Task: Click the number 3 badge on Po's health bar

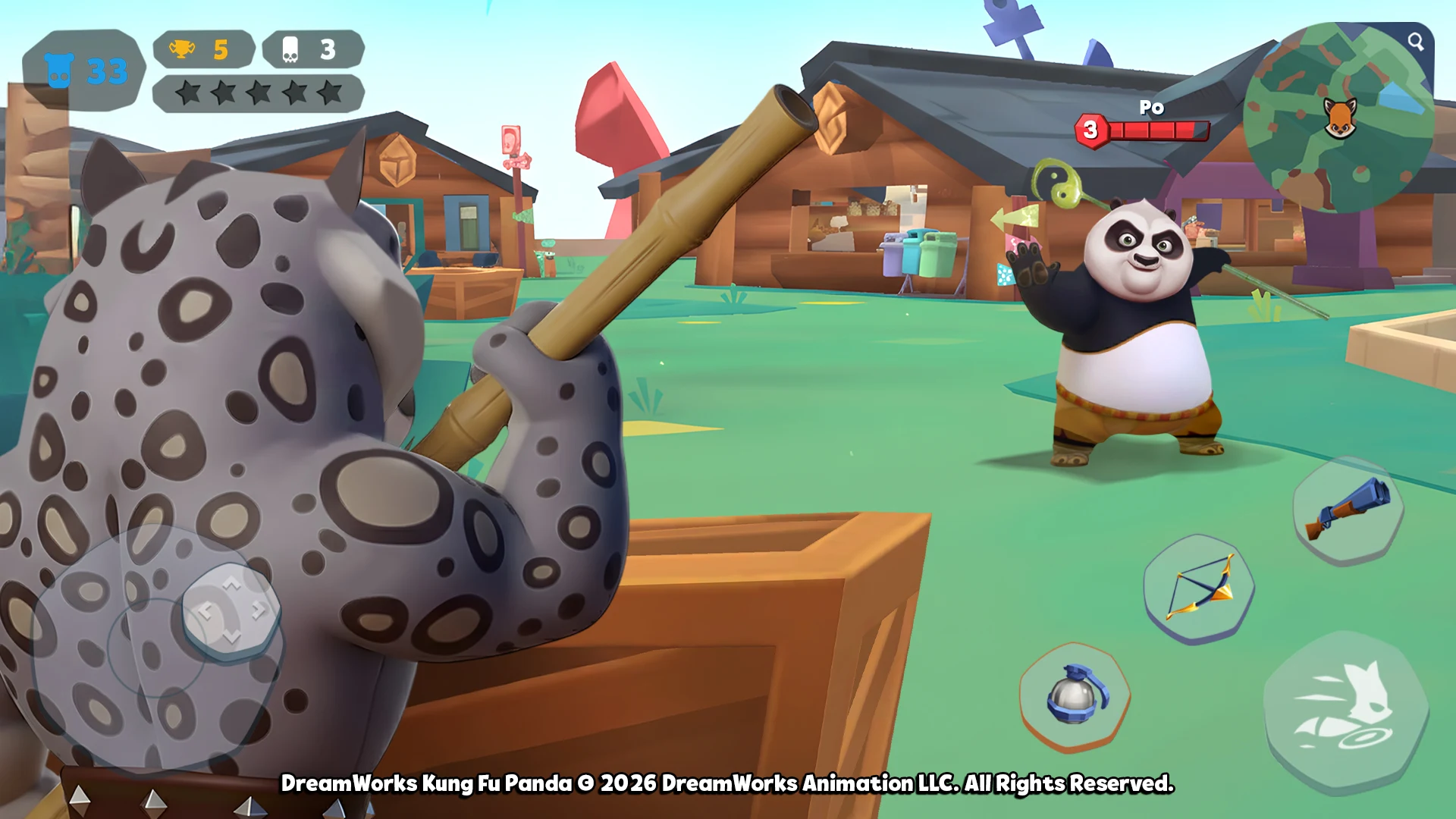Action: click(x=1090, y=129)
